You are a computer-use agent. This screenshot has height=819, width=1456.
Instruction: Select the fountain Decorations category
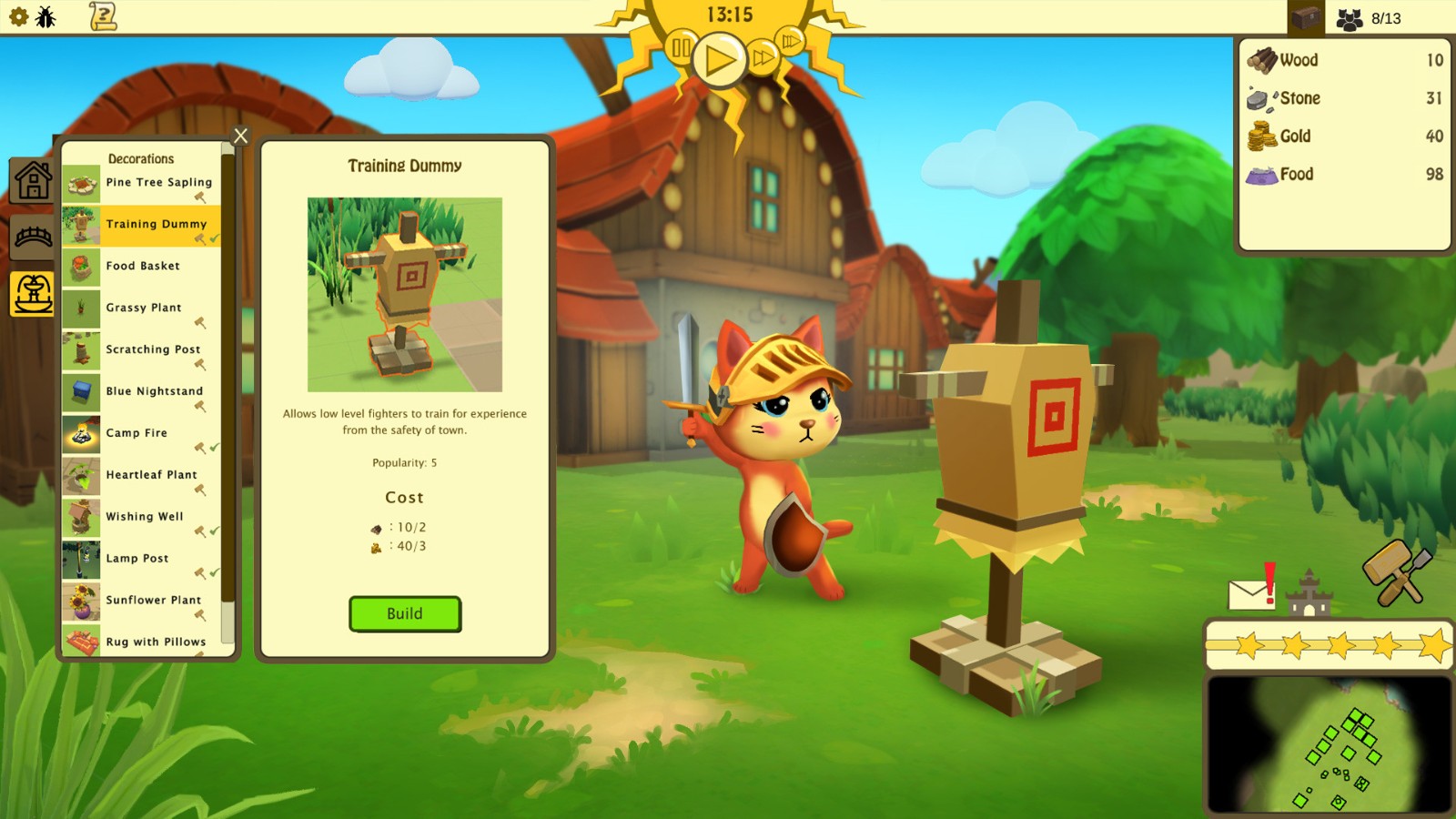click(x=31, y=294)
